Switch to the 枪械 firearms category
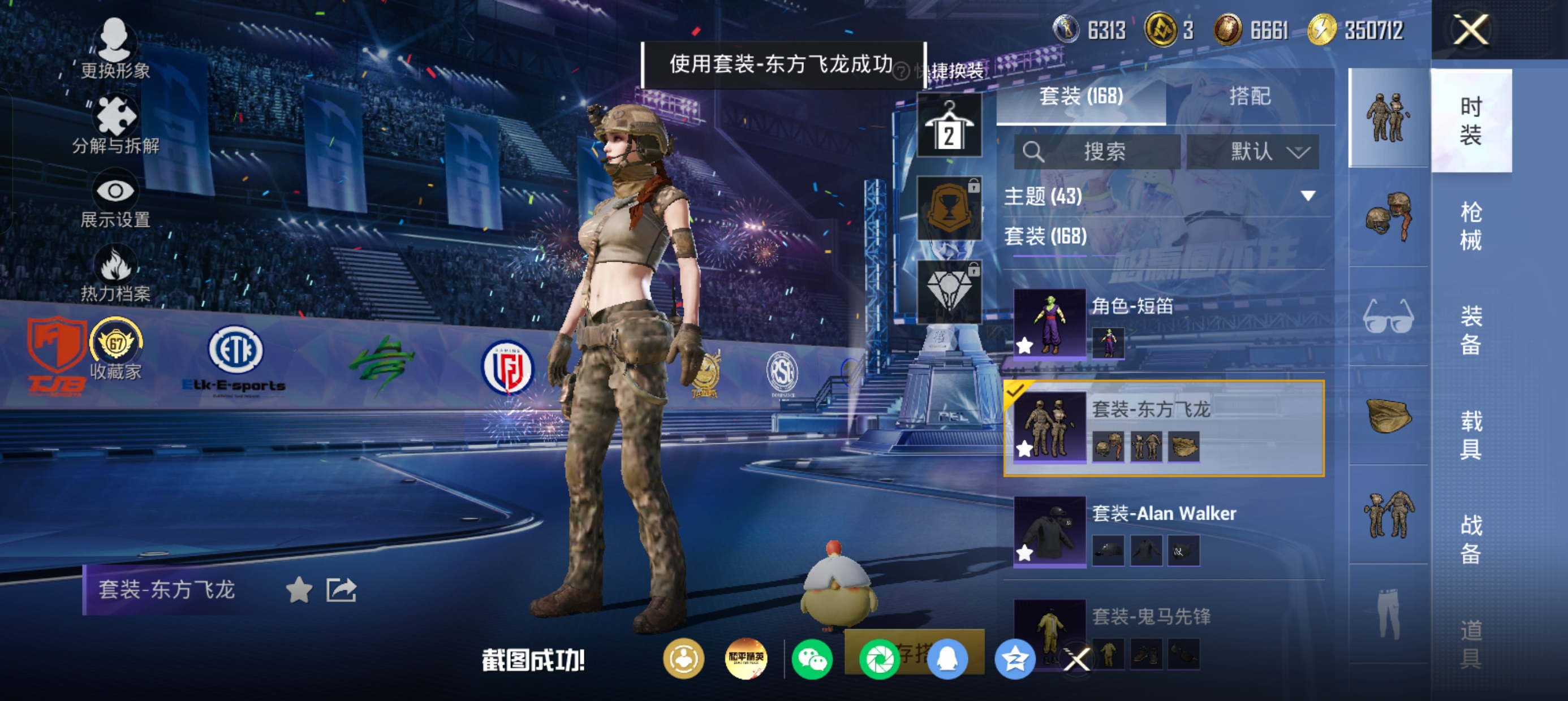Image resolution: width=1568 pixels, height=701 pixels. pyautogui.click(x=1471, y=226)
